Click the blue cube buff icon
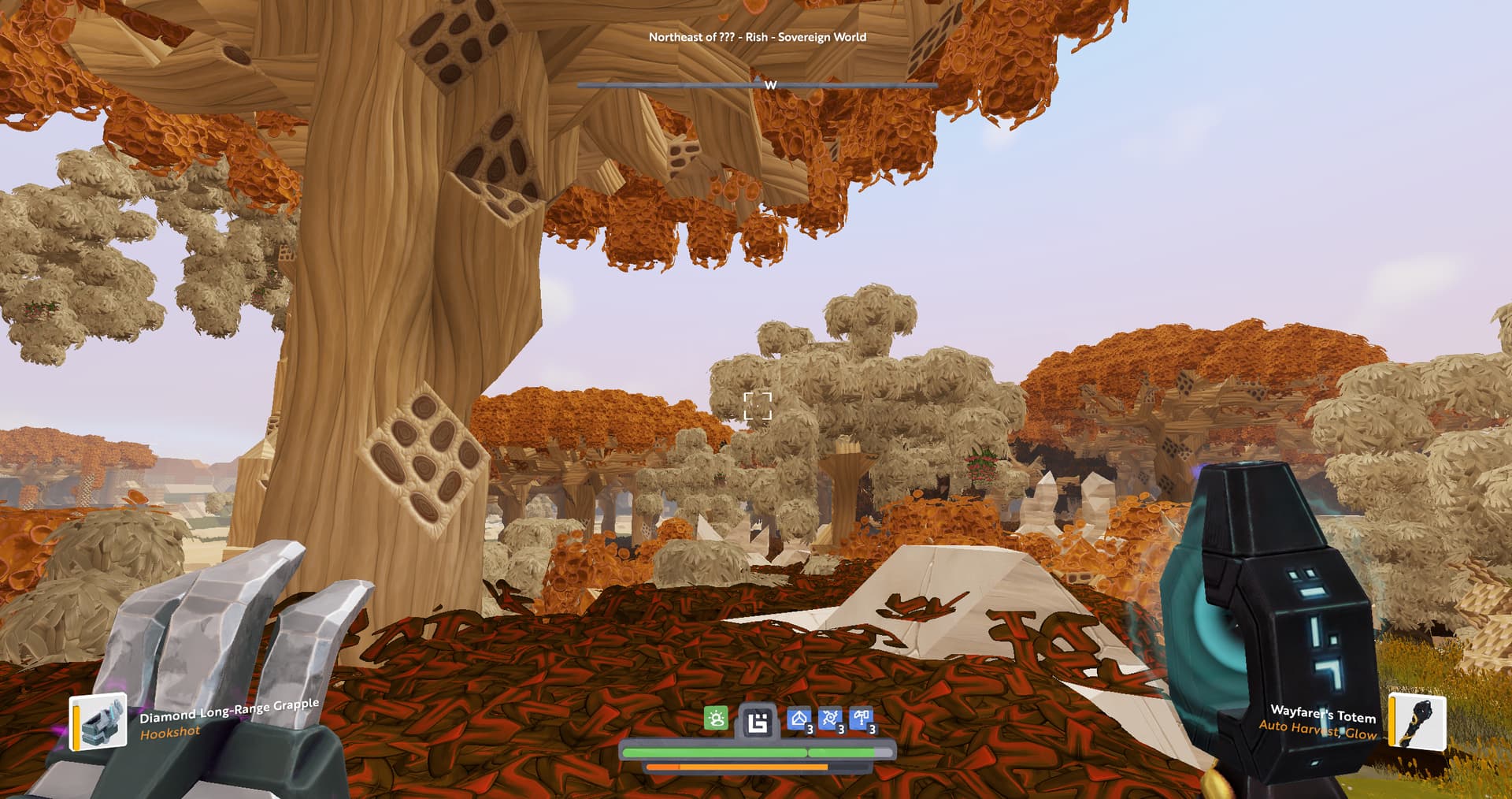Screen dimensions: 1512x799 point(799,719)
